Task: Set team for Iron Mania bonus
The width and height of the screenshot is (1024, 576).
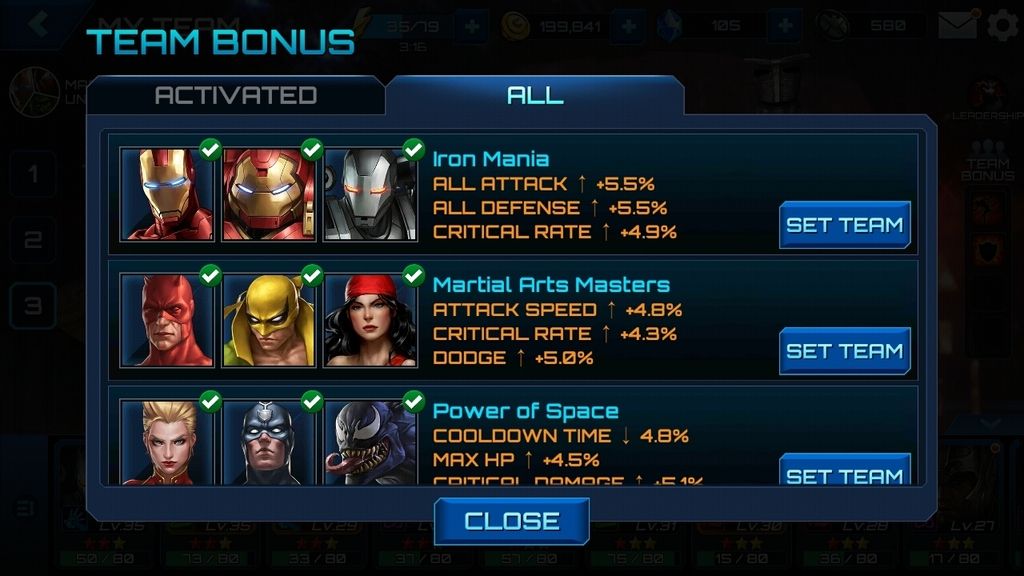Action: [x=845, y=225]
